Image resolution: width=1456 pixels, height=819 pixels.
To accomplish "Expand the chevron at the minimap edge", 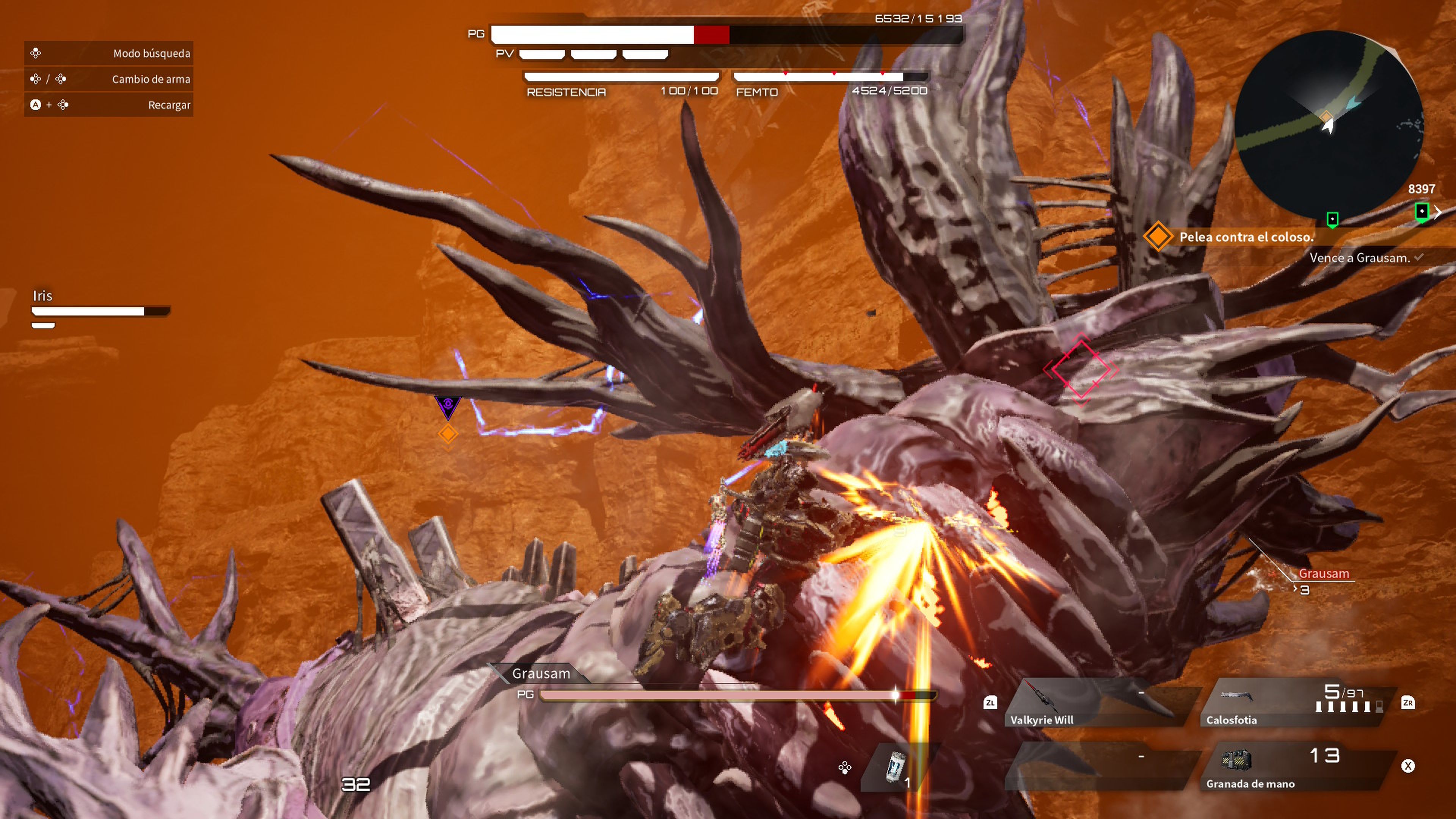I will click(x=1439, y=212).
